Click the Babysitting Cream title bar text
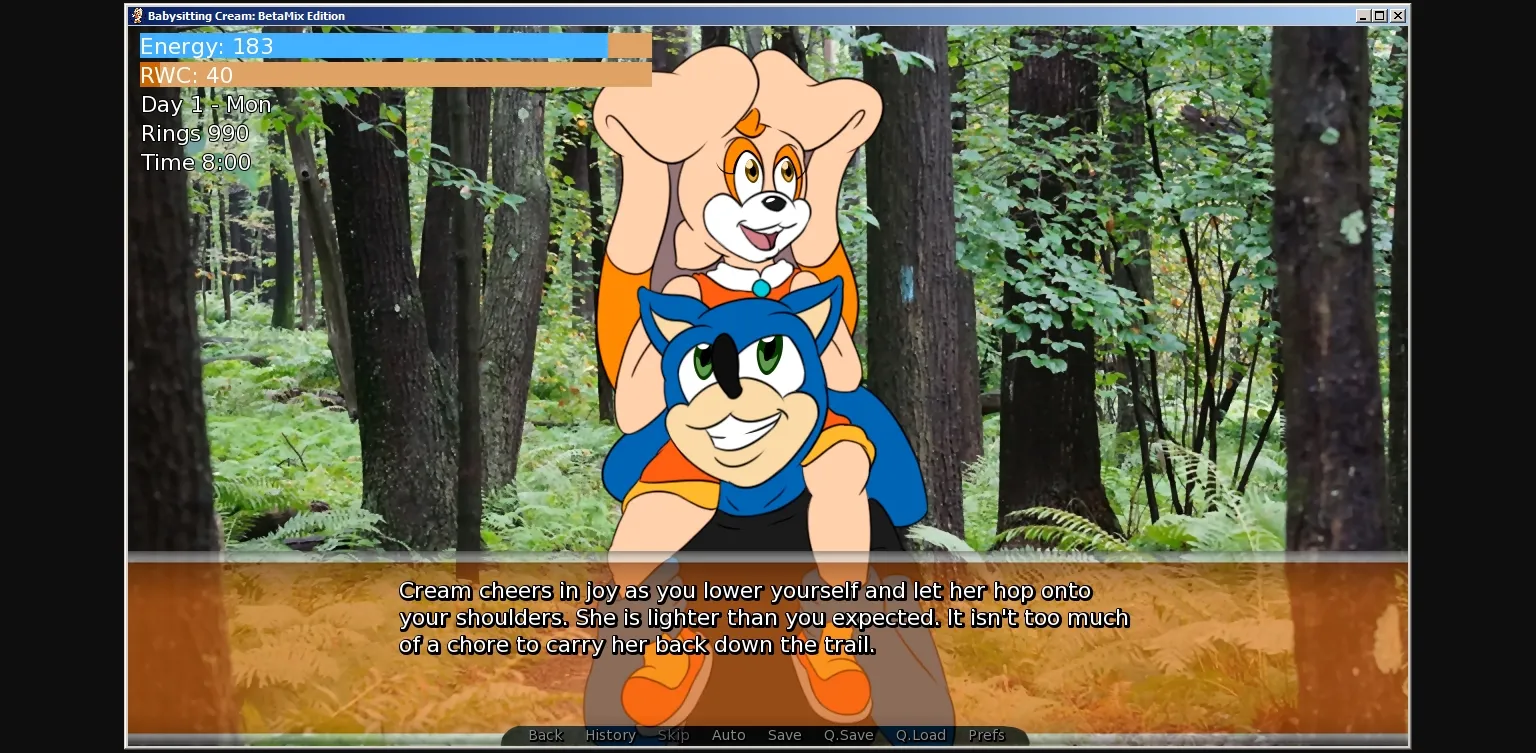1536x753 pixels. [x=245, y=15]
